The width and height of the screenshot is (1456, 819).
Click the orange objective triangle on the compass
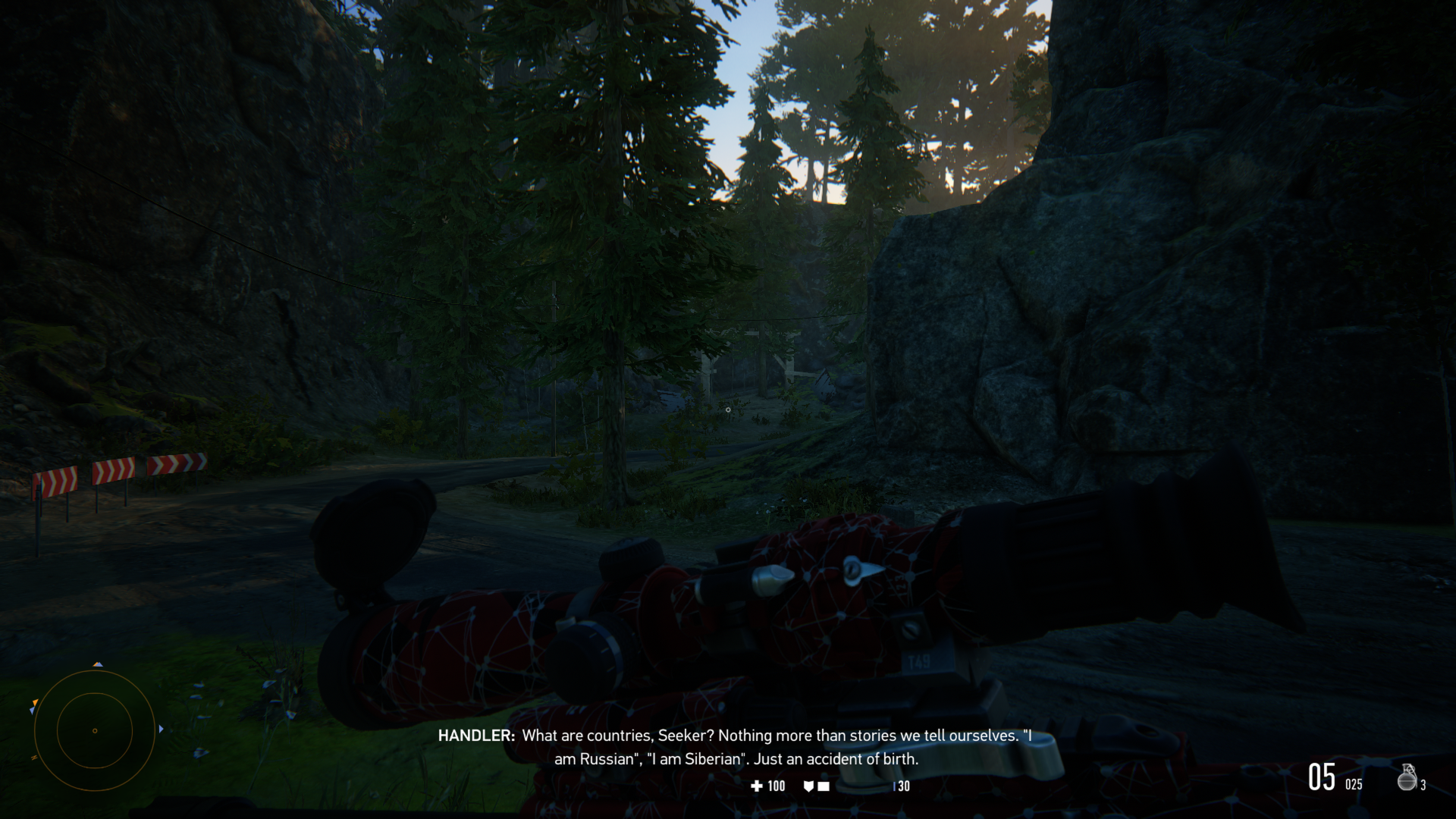tap(36, 702)
